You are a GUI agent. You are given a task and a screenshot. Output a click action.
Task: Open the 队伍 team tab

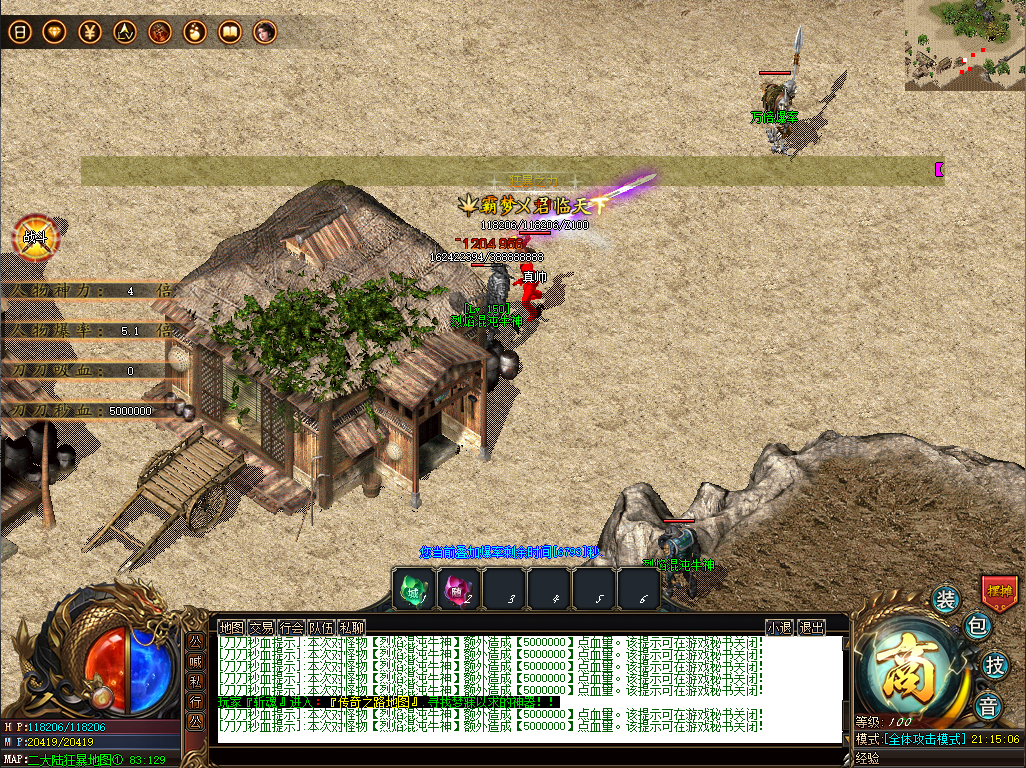(321, 627)
